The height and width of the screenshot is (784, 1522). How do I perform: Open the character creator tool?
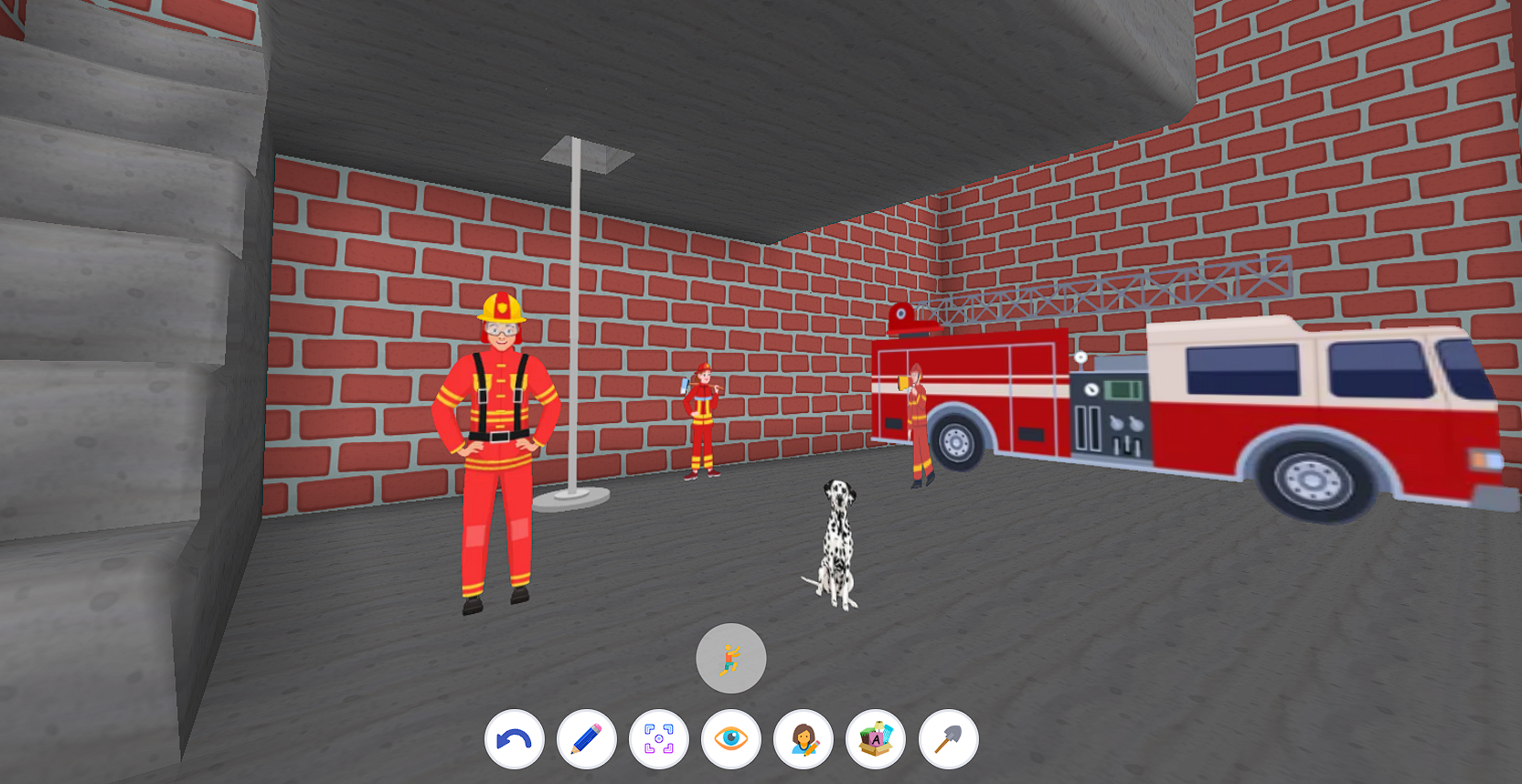[x=802, y=740]
